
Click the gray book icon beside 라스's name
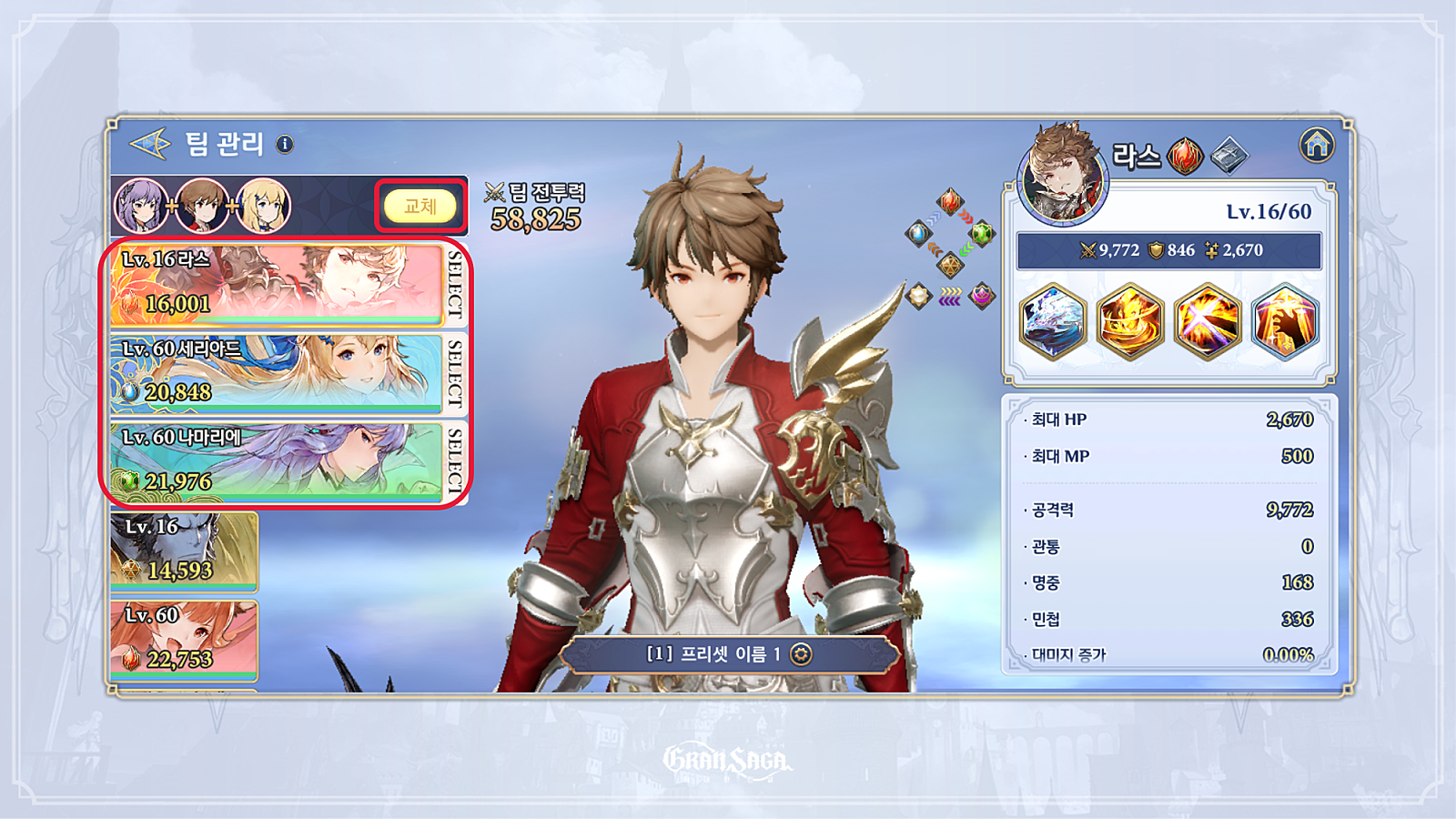1228,156
